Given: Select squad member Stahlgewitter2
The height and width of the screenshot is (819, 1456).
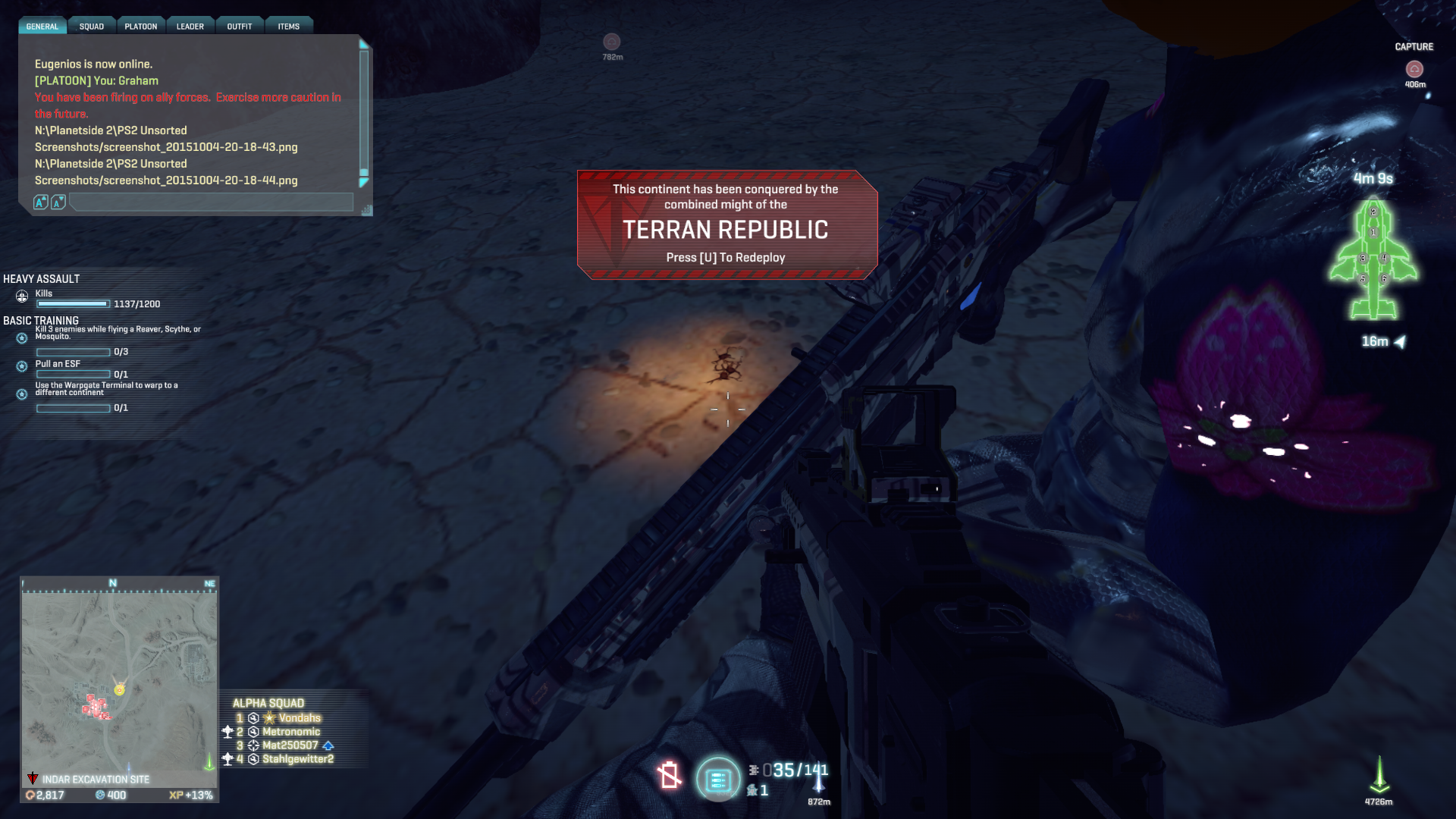Looking at the screenshot, I should (298, 759).
